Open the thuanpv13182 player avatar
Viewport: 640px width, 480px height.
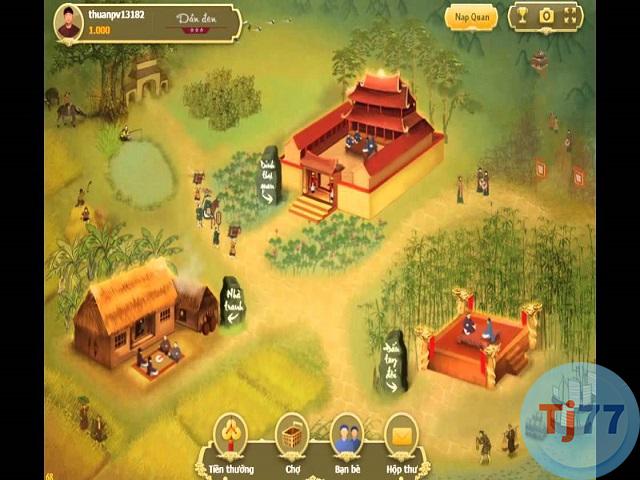point(68,22)
